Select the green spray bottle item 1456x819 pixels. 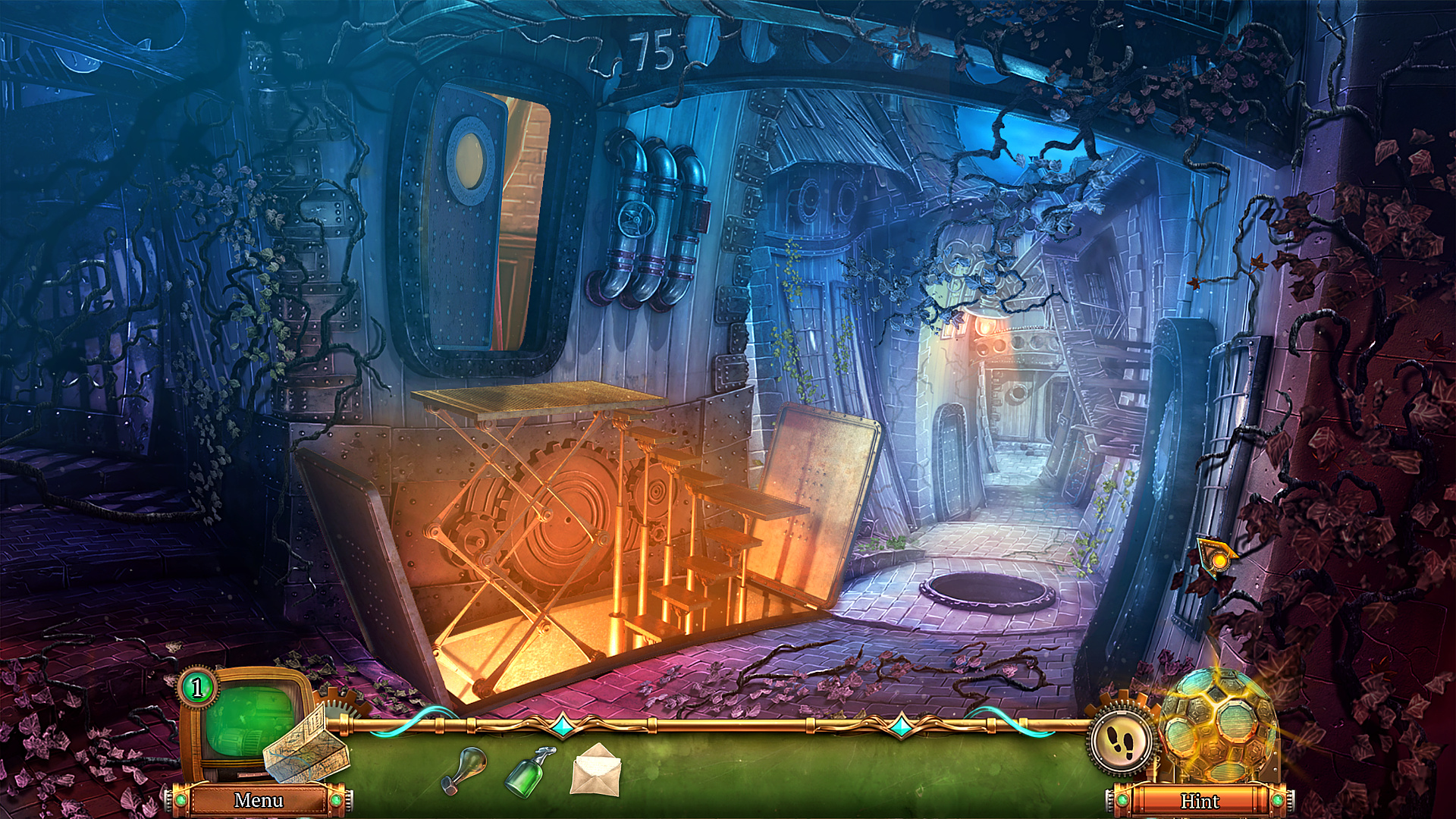click(x=531, y=770)
